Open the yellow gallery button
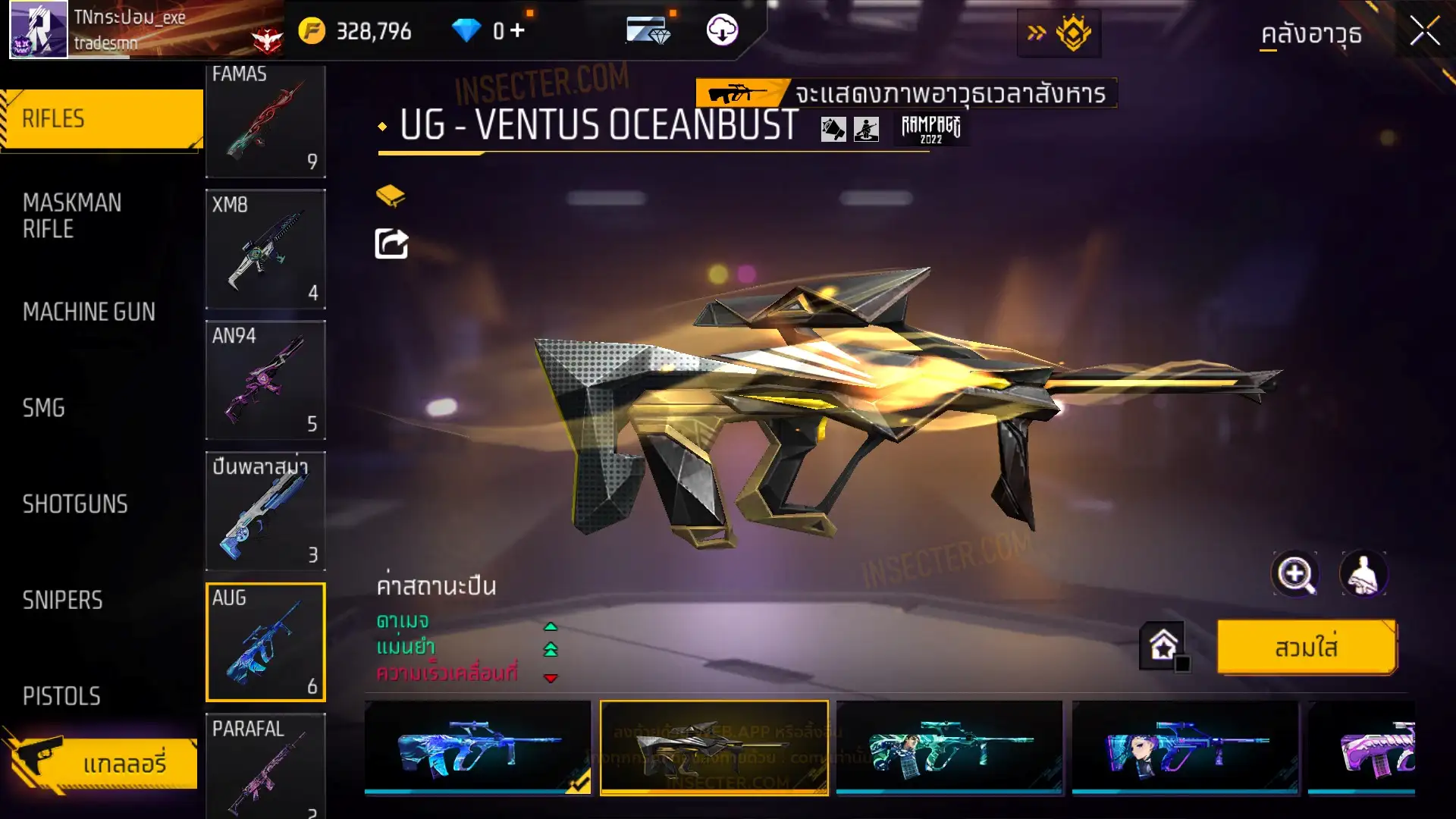The width and height of the screenshot is (1456, 819). point(106,763)
